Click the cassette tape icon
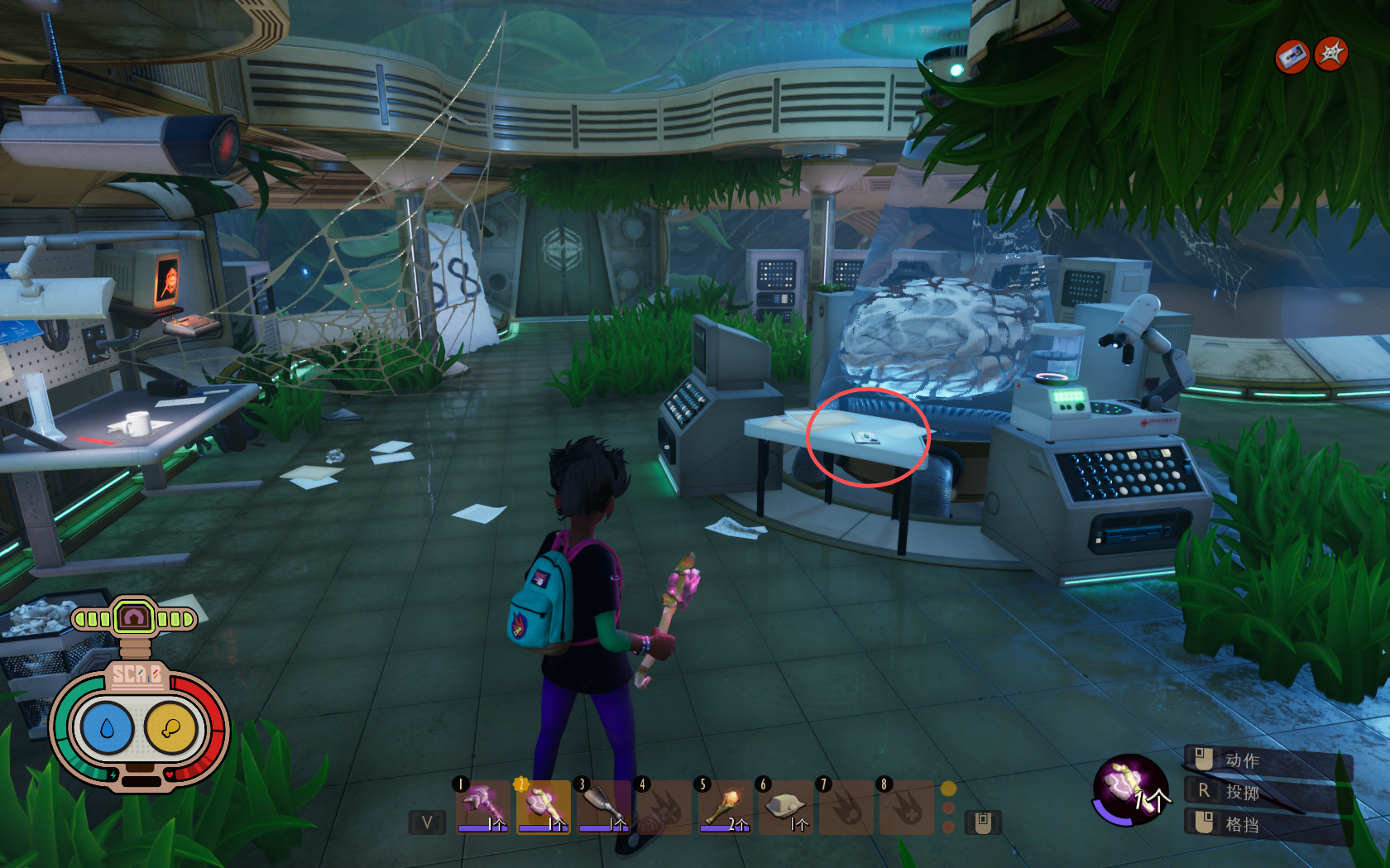Image resolution: width=1390 pixels, height=868 pixels. coord(1292,56)
